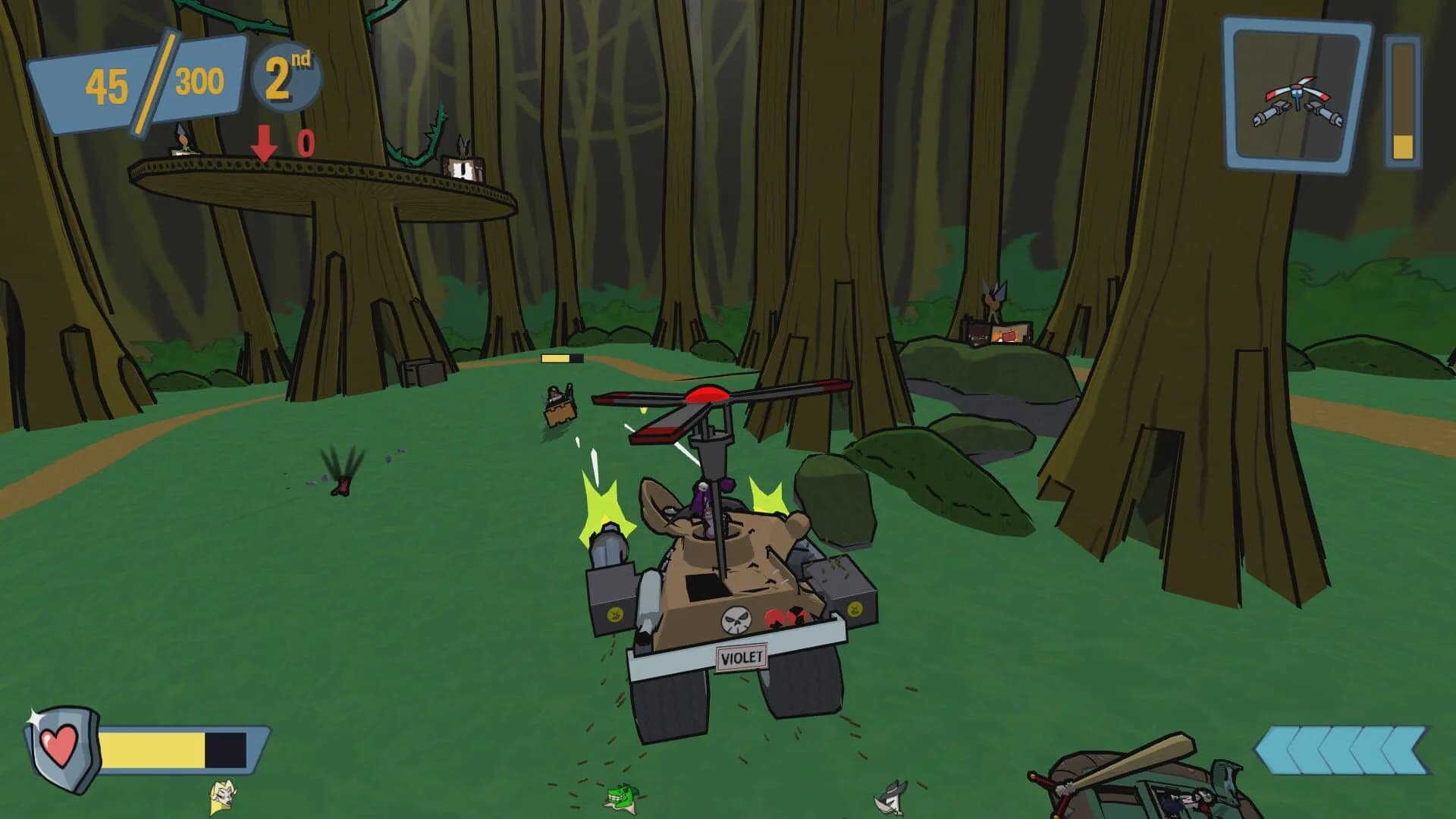Click the red warning light on the tank's bumper
Screen dimensions: 1456x819
(785, 618)
